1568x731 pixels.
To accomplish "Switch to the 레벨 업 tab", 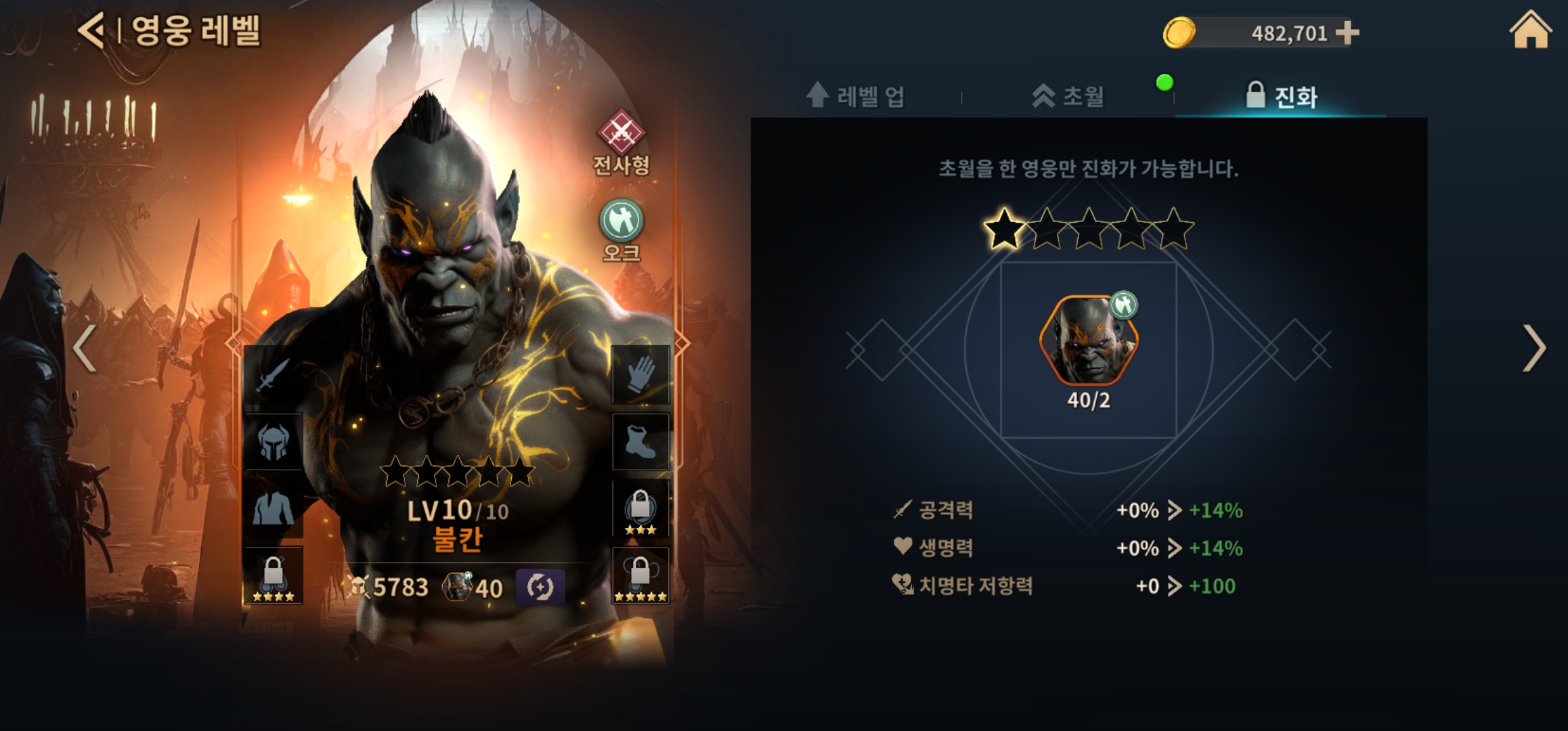I will [856, 96].
